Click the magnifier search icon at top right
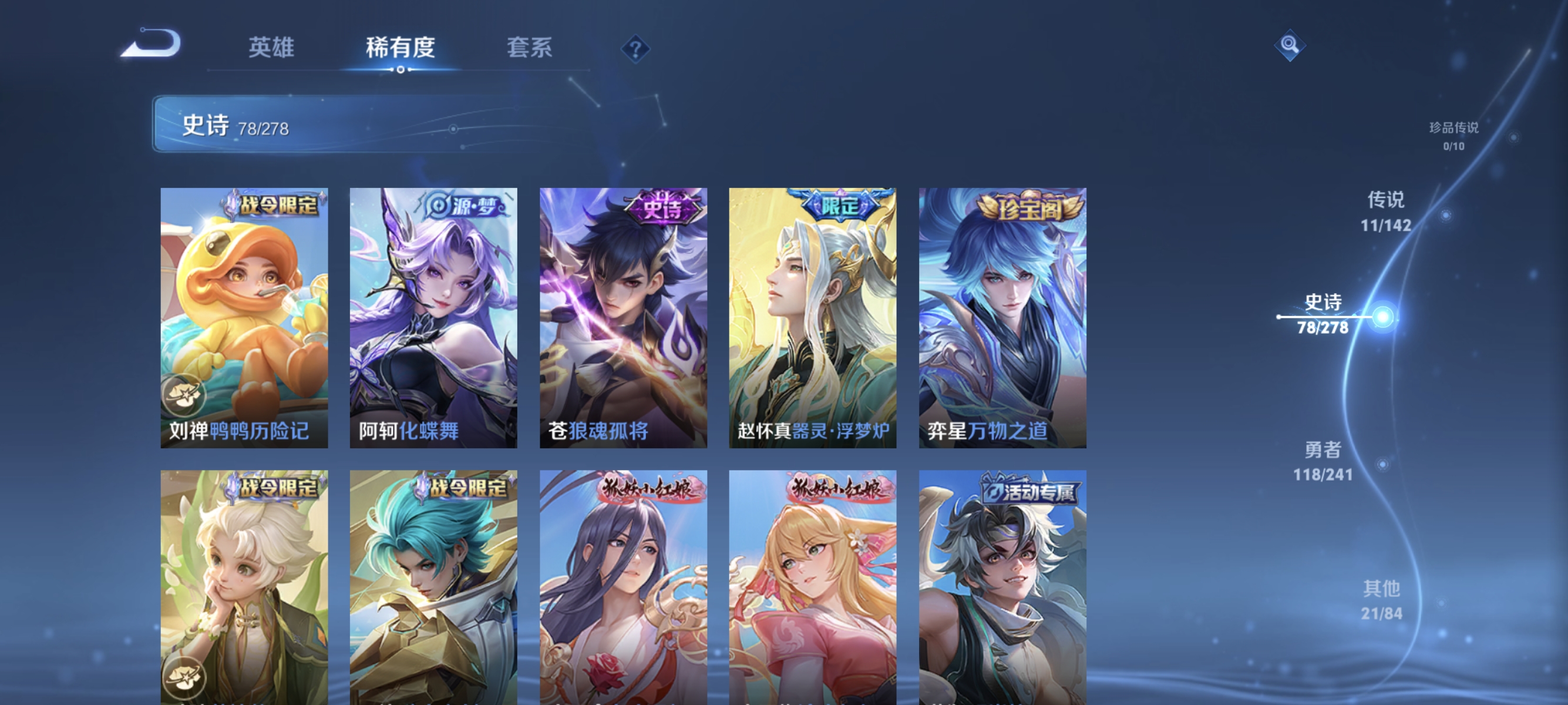The width and height of the screenshot is (1568, 705). click(1291, 45)
